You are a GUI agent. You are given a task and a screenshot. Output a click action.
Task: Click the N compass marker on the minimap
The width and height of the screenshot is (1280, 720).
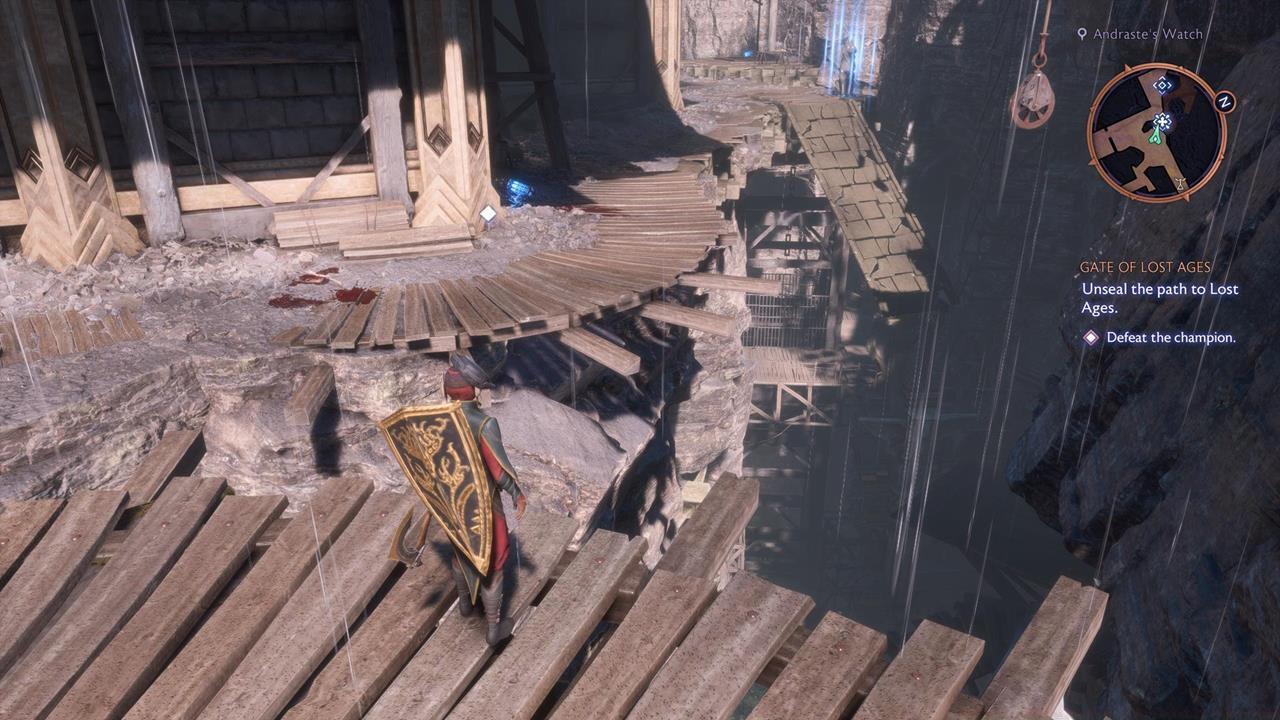pos(1224,100)
